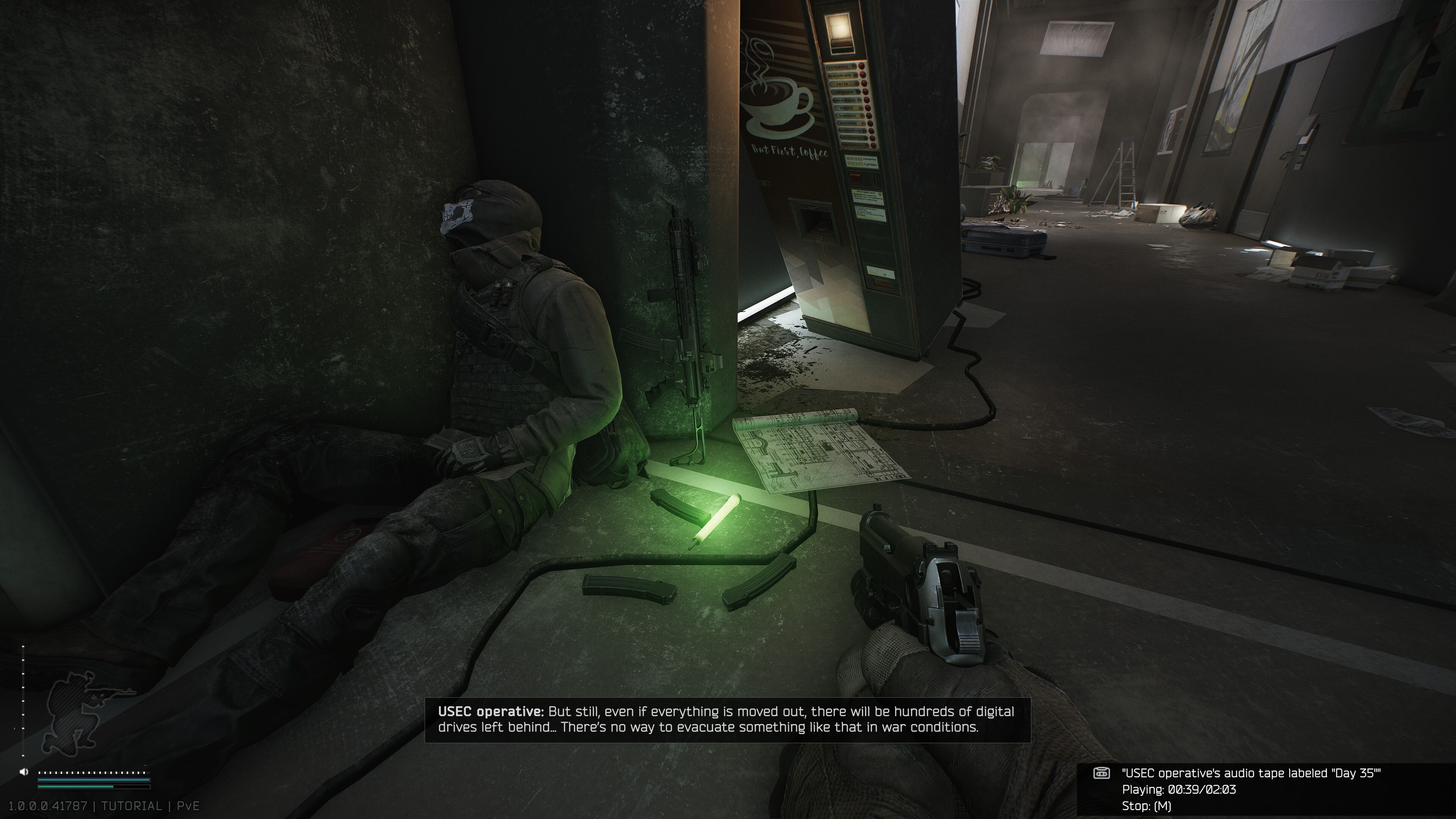Click the coffee cup logo on the vending machine
This screenshot has height=819, width=1456.
778,105
